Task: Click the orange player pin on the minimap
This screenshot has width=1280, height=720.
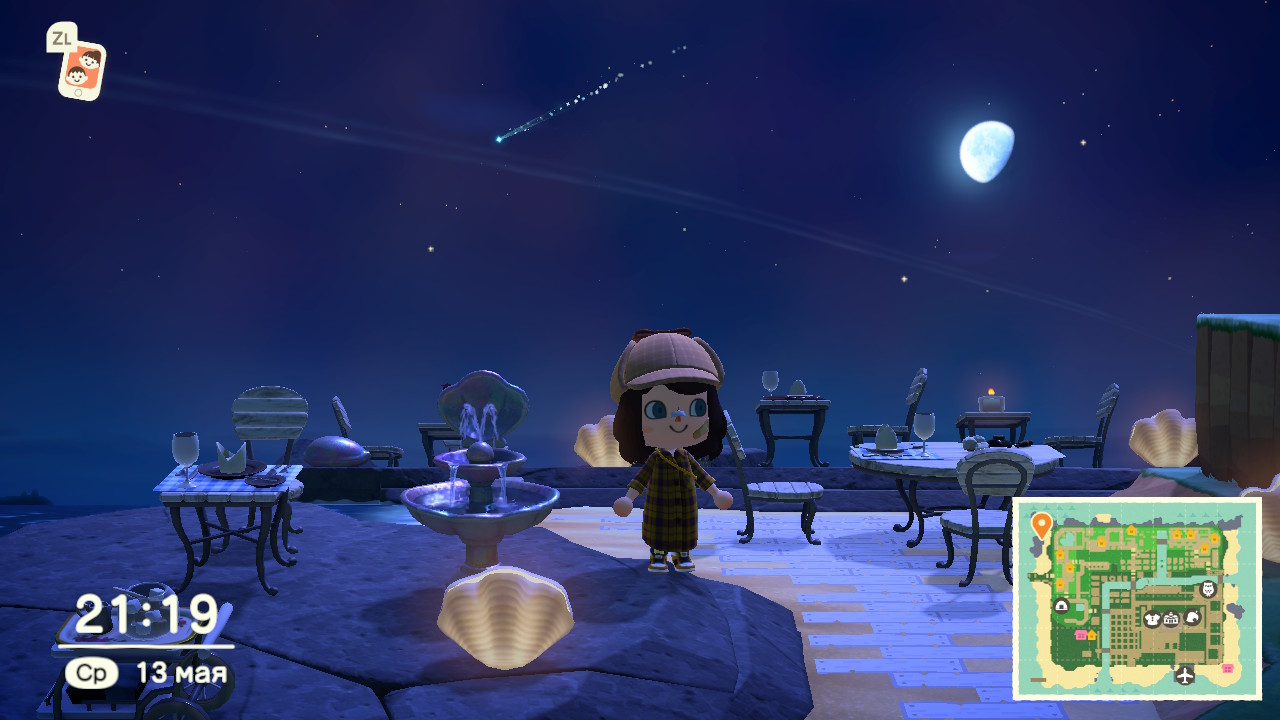Action: click(x=1041, y=524)
